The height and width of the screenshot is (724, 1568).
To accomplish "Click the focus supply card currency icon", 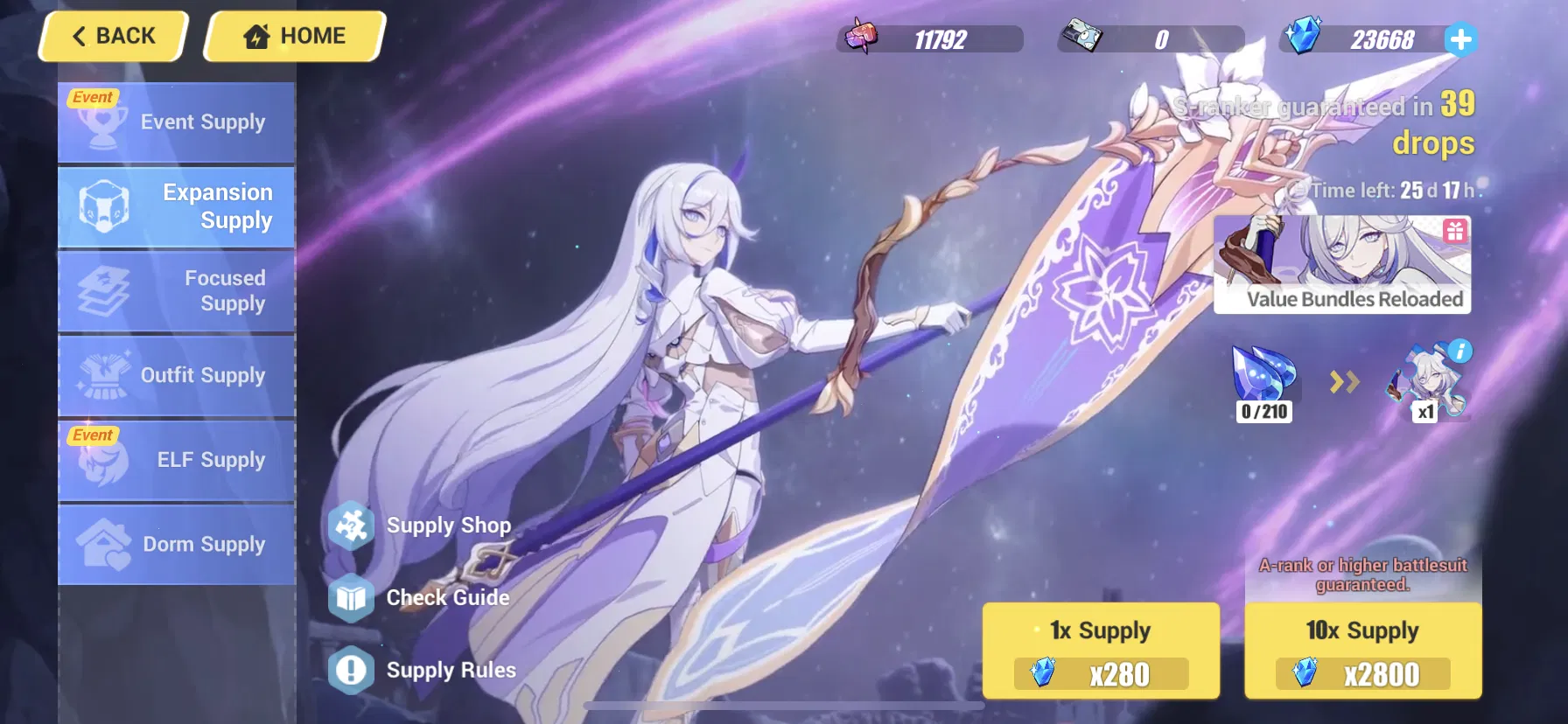I will coord(1081,35).
